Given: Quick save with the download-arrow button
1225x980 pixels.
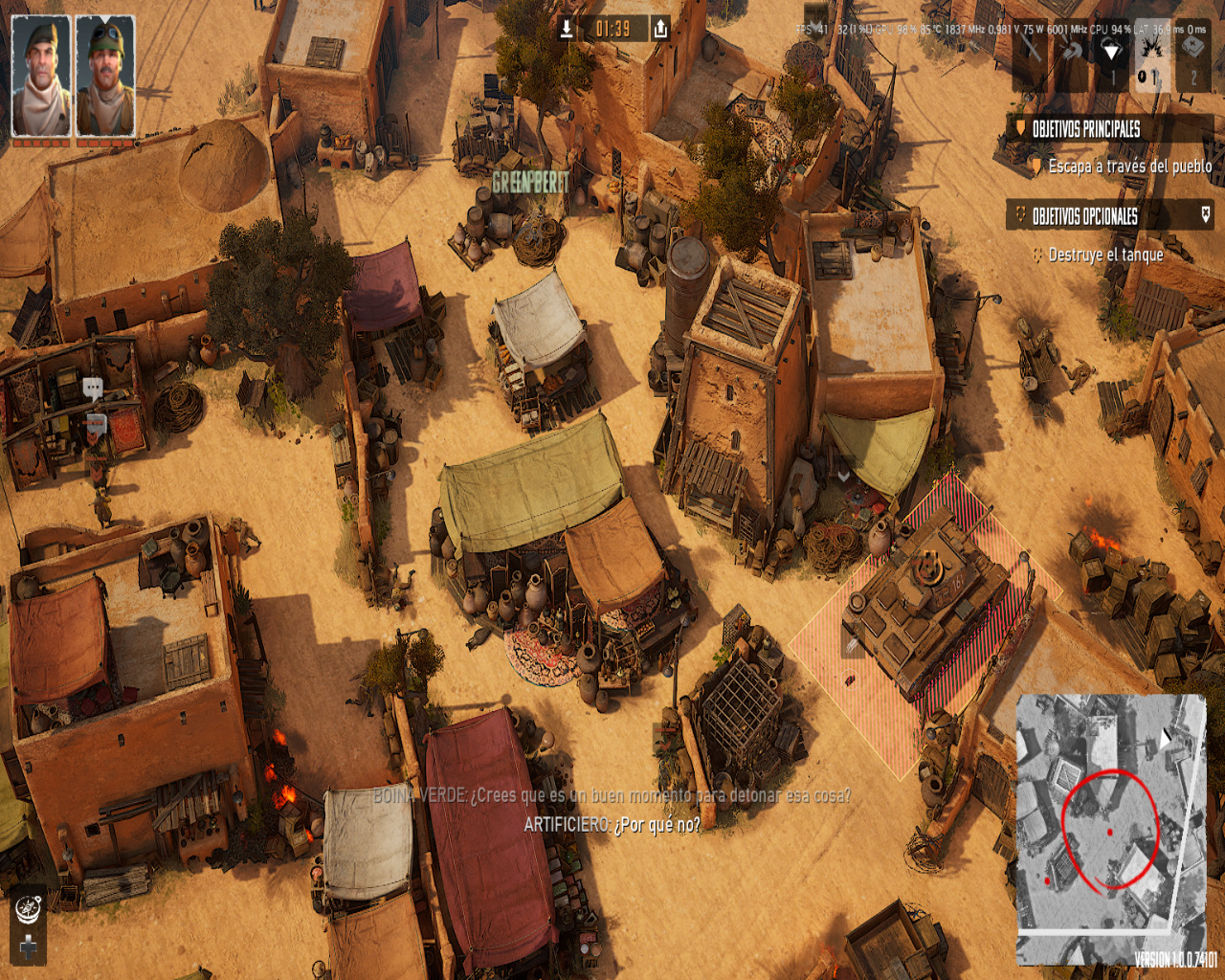Looking at the screenshot, I should point(567,29).
